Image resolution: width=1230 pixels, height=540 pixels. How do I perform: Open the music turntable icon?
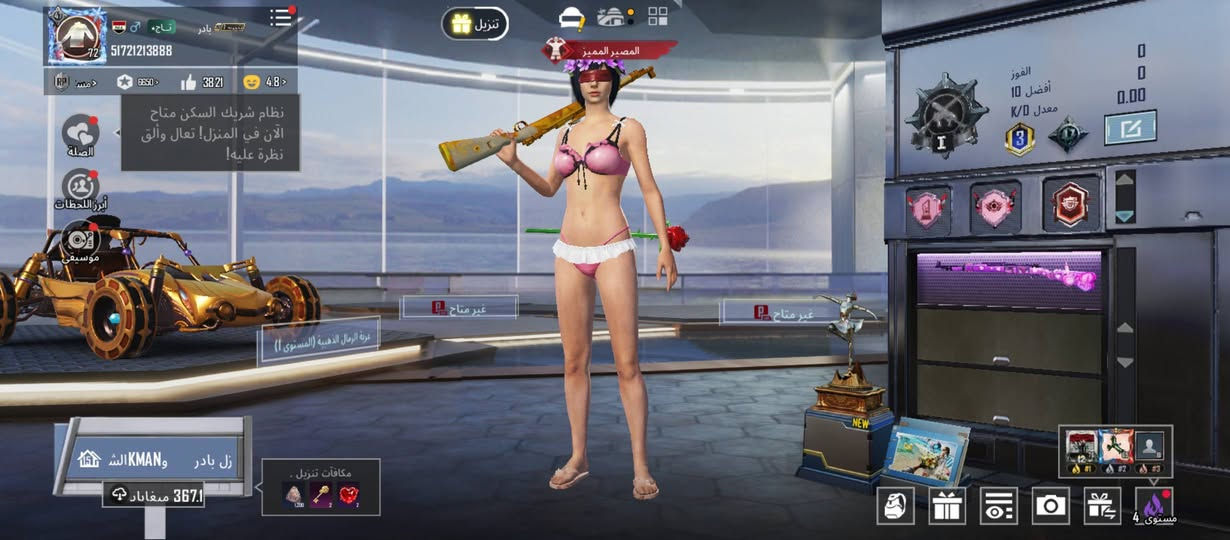point(80,240)
